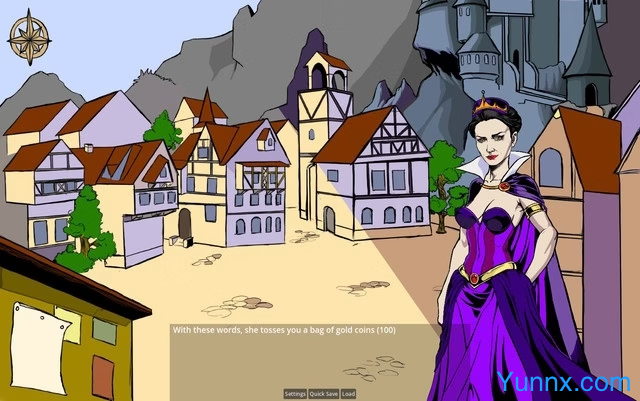Open the map via the compass icon
The width and height of the screenshot is (640, 401).
29,36
